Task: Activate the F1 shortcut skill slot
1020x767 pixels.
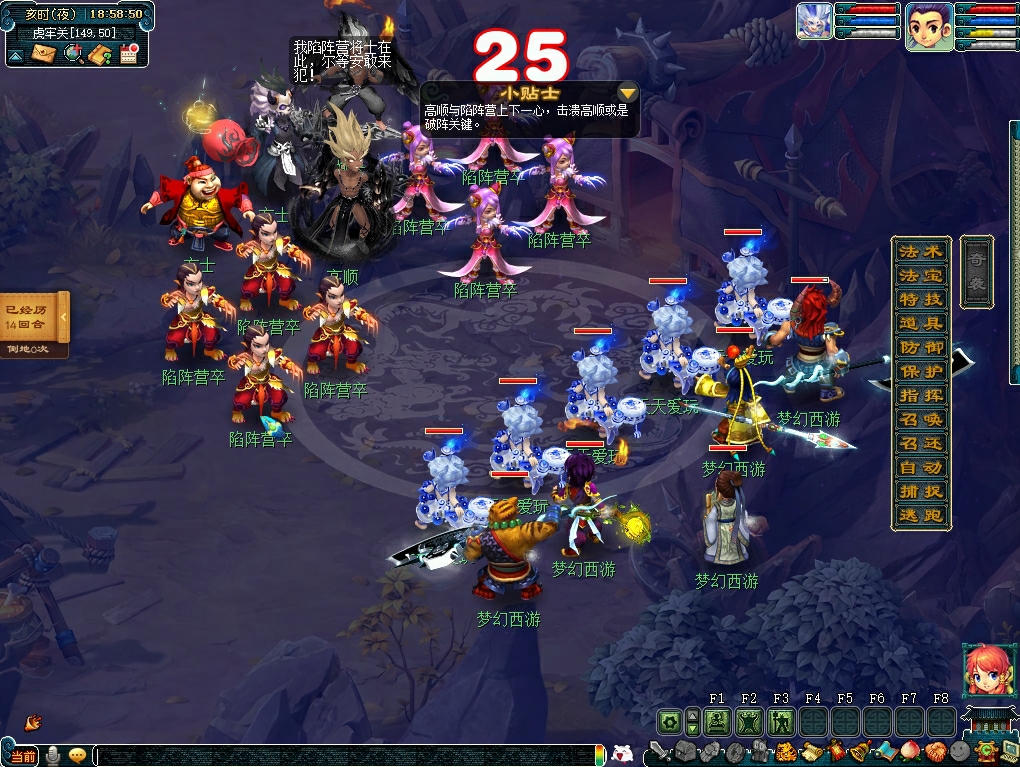Action: [717, 721]
